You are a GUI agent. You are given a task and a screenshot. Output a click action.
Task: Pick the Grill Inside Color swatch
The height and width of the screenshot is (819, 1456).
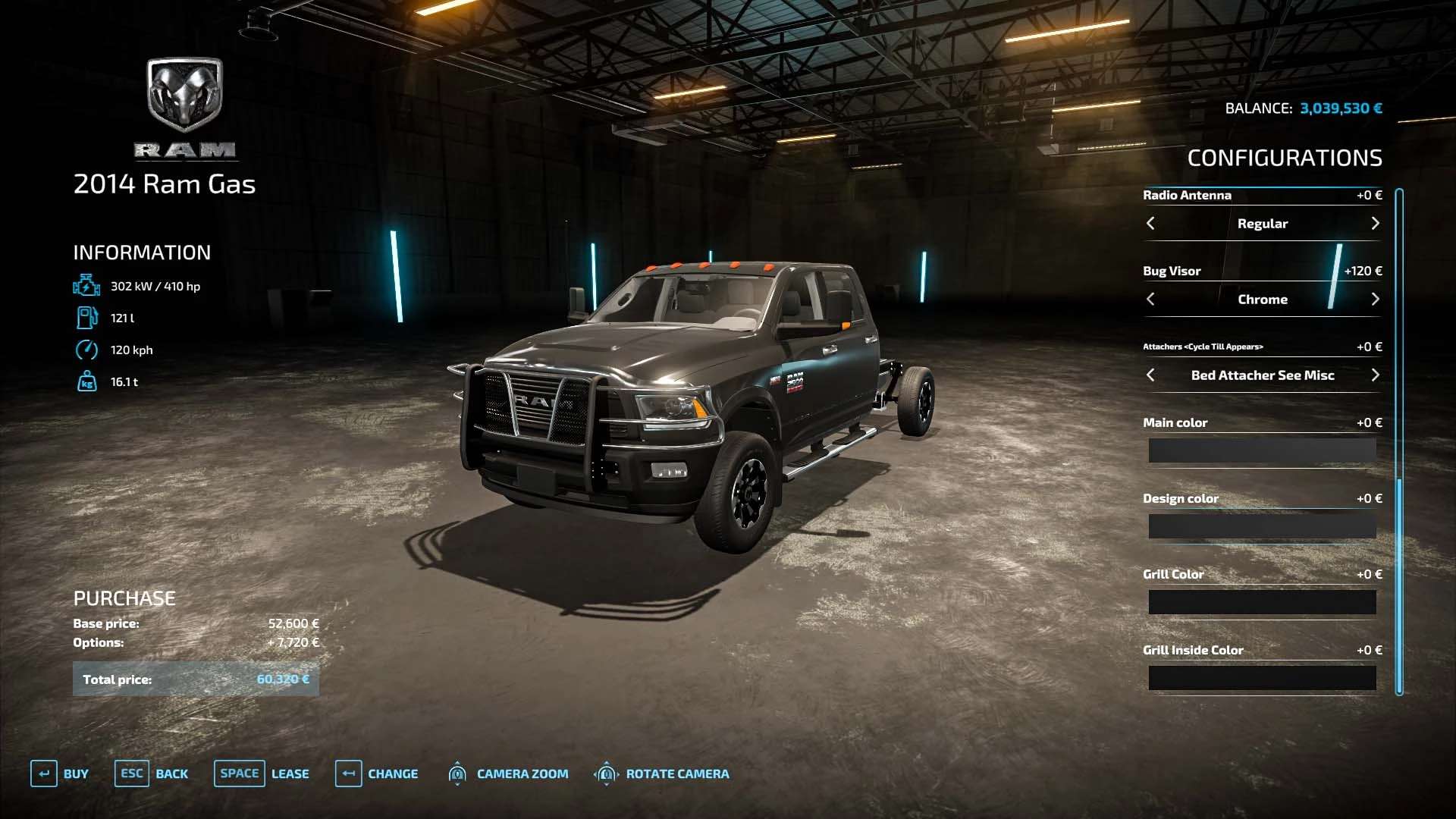coord(1262,678)
